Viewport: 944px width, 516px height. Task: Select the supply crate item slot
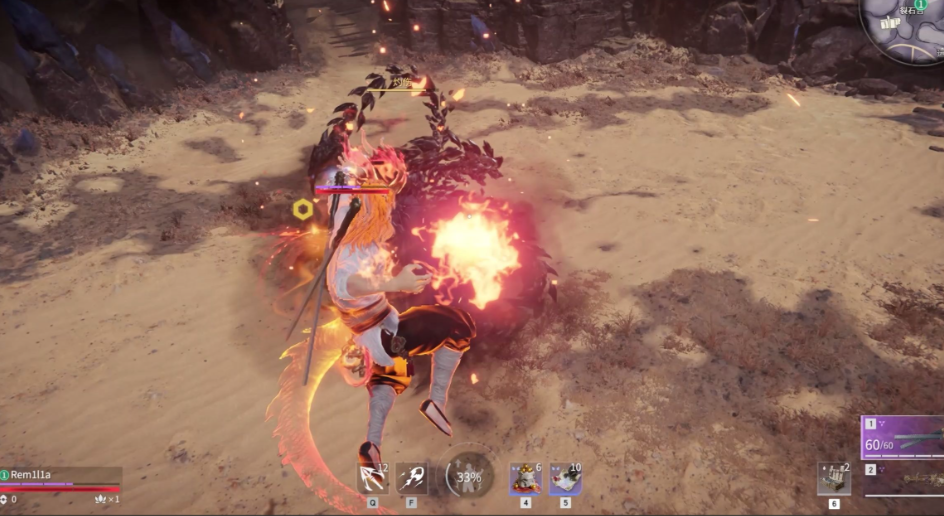click(834, 478)
